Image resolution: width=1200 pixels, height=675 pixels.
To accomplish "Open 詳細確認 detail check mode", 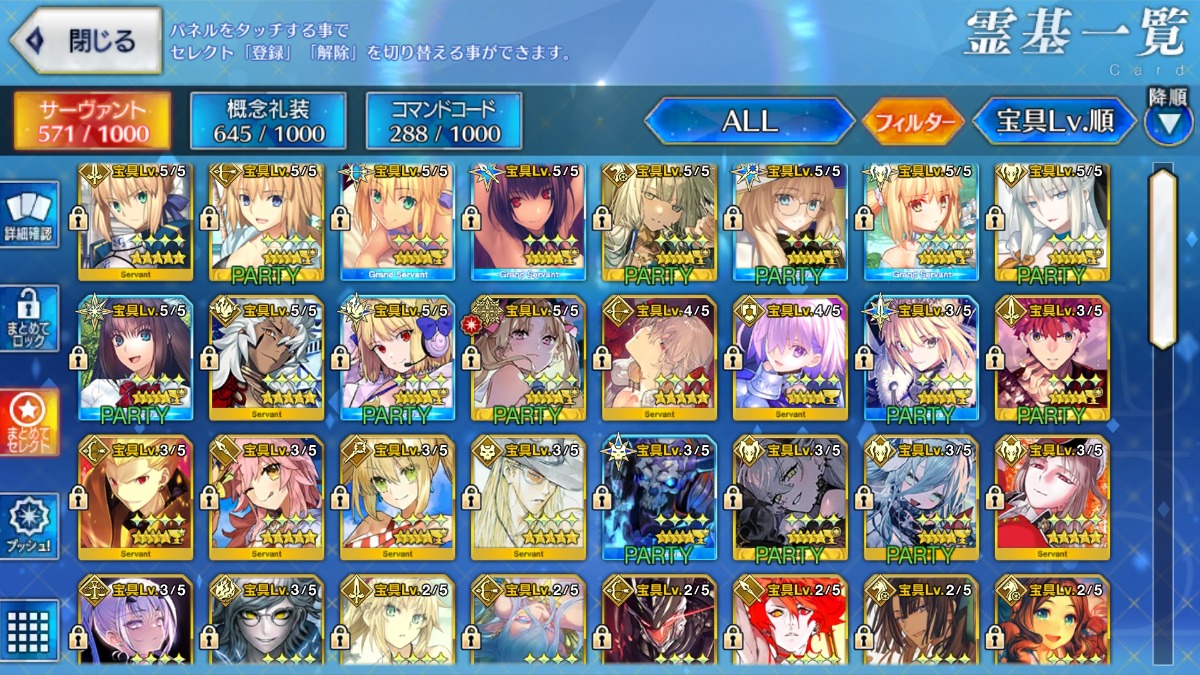I will pos(29,216).
